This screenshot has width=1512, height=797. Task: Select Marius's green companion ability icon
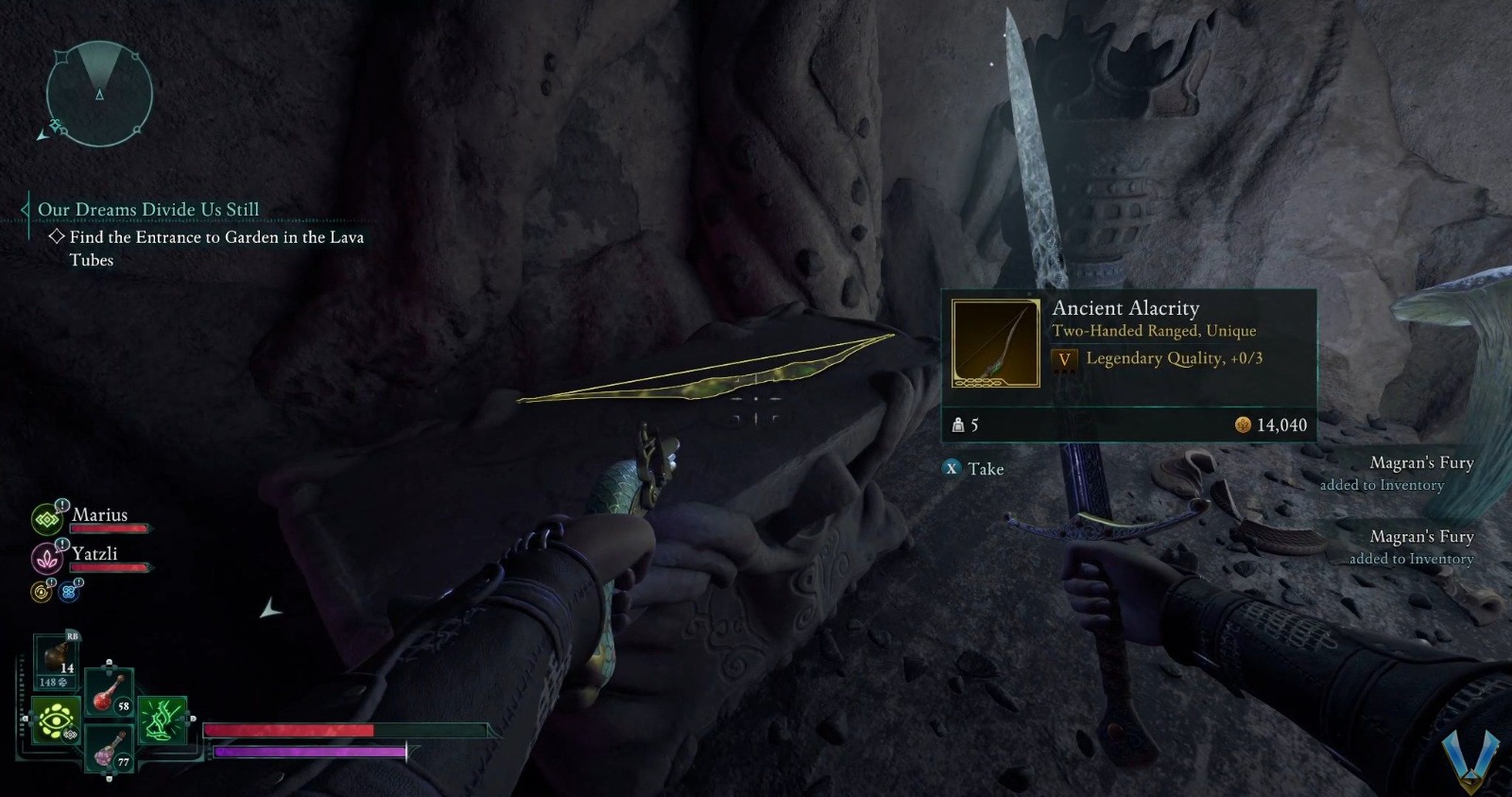point(46,518)
